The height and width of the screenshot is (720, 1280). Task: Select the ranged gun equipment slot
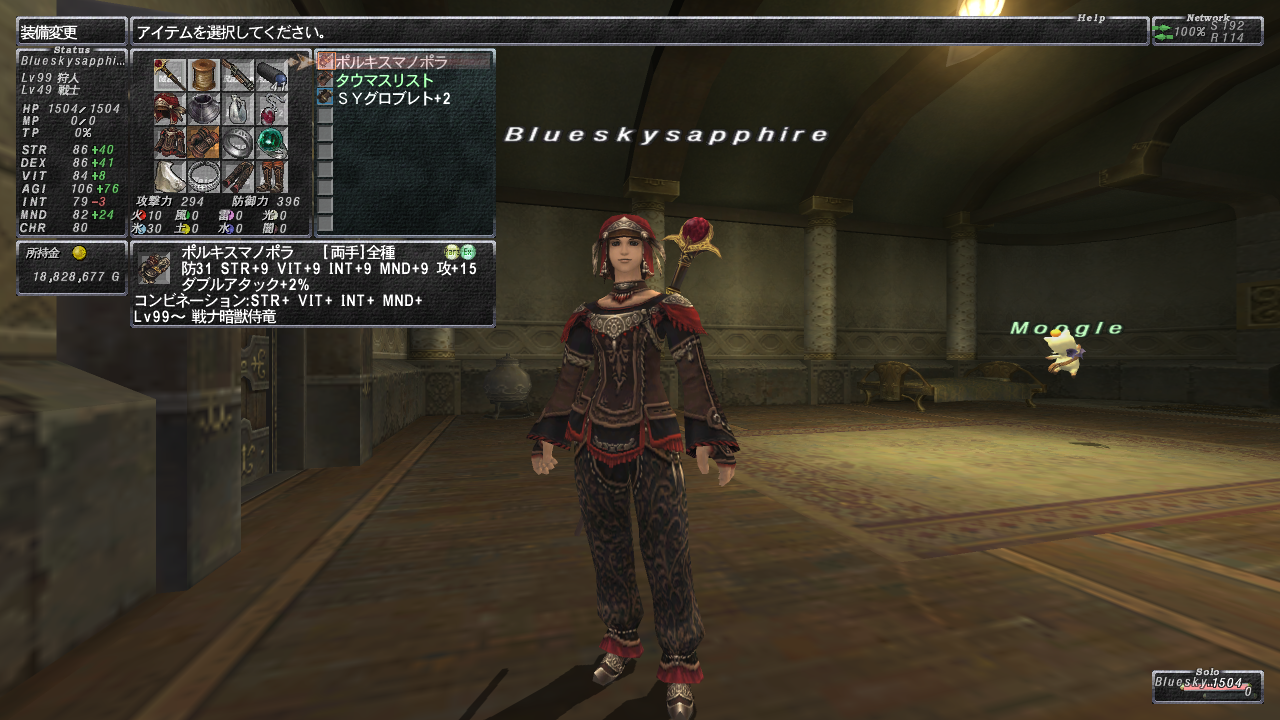click(x=237, y=75)
